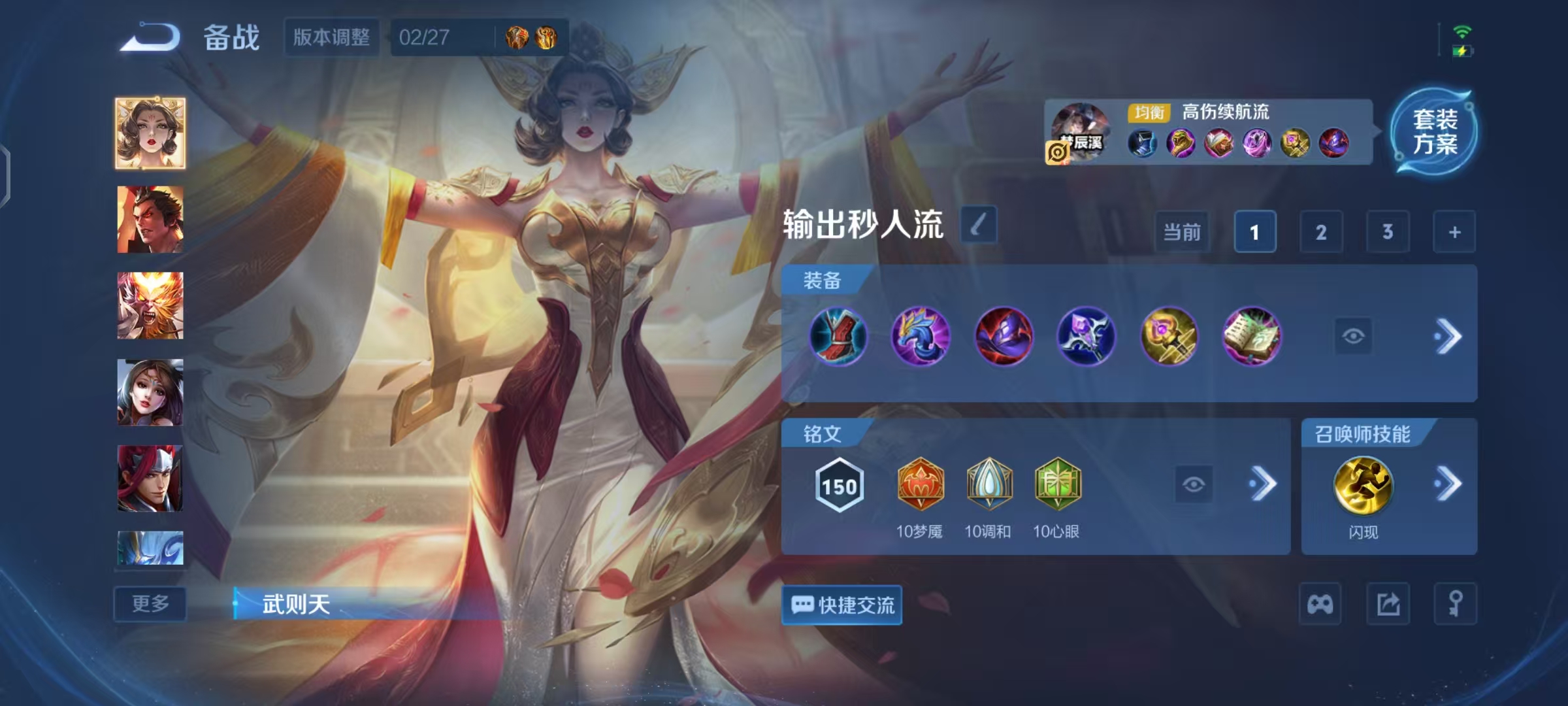Click the 快捷交流 button
Image resolution: width=1568 pixels, height=706 pixels.
pyautogui.click(x=841, y=605)
